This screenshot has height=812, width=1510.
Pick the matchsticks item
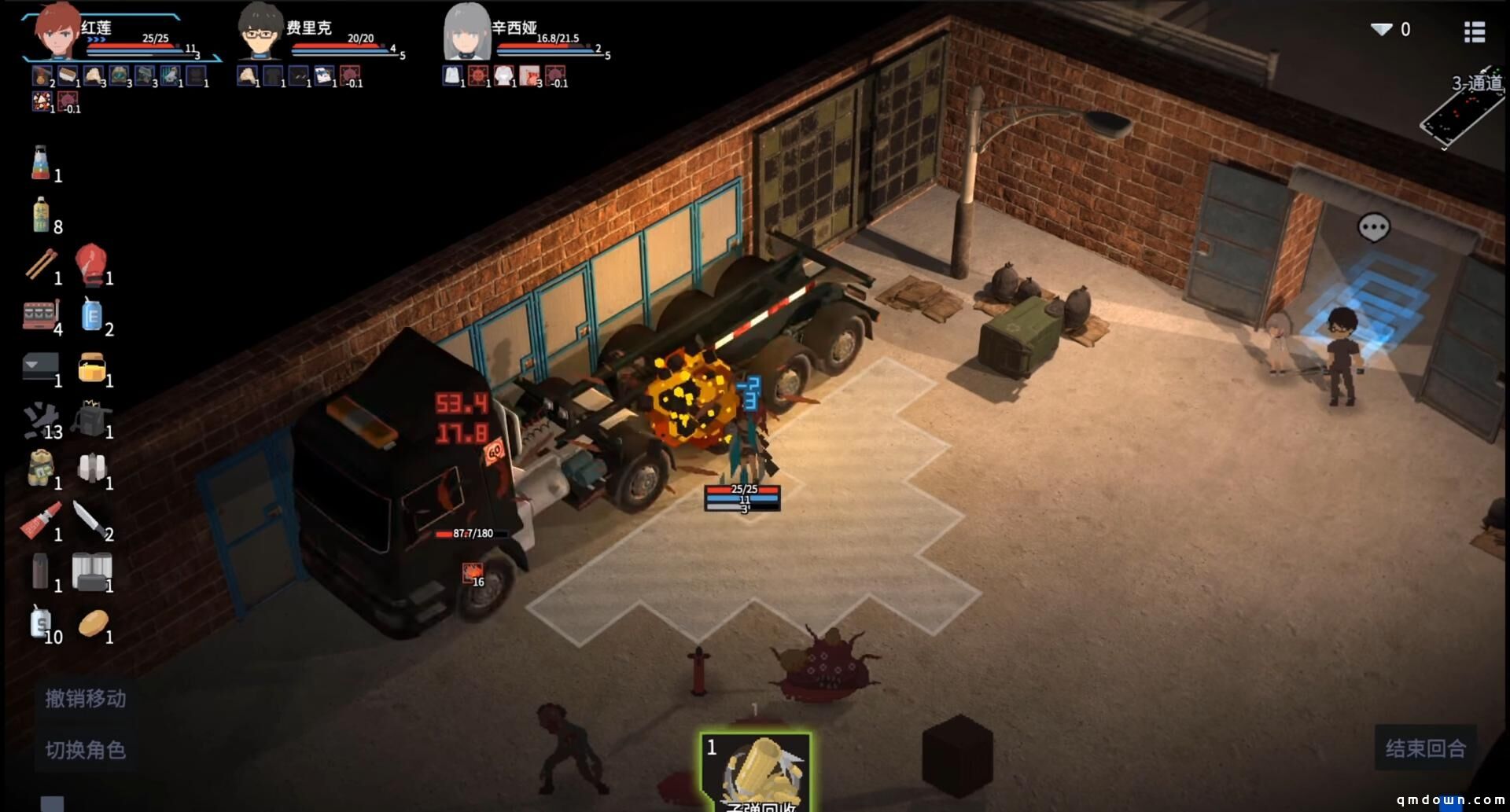coord(40,264)
